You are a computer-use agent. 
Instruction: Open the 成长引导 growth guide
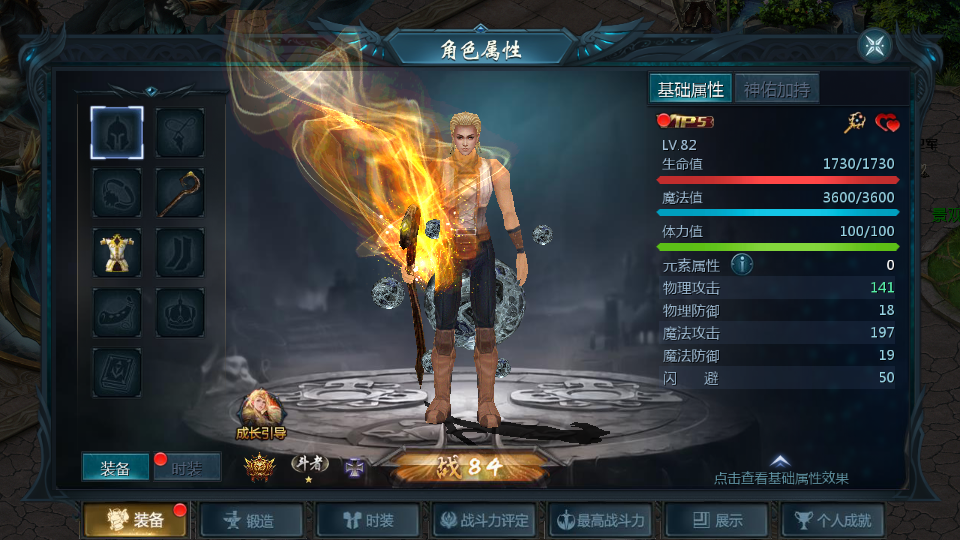coord(261,412)
